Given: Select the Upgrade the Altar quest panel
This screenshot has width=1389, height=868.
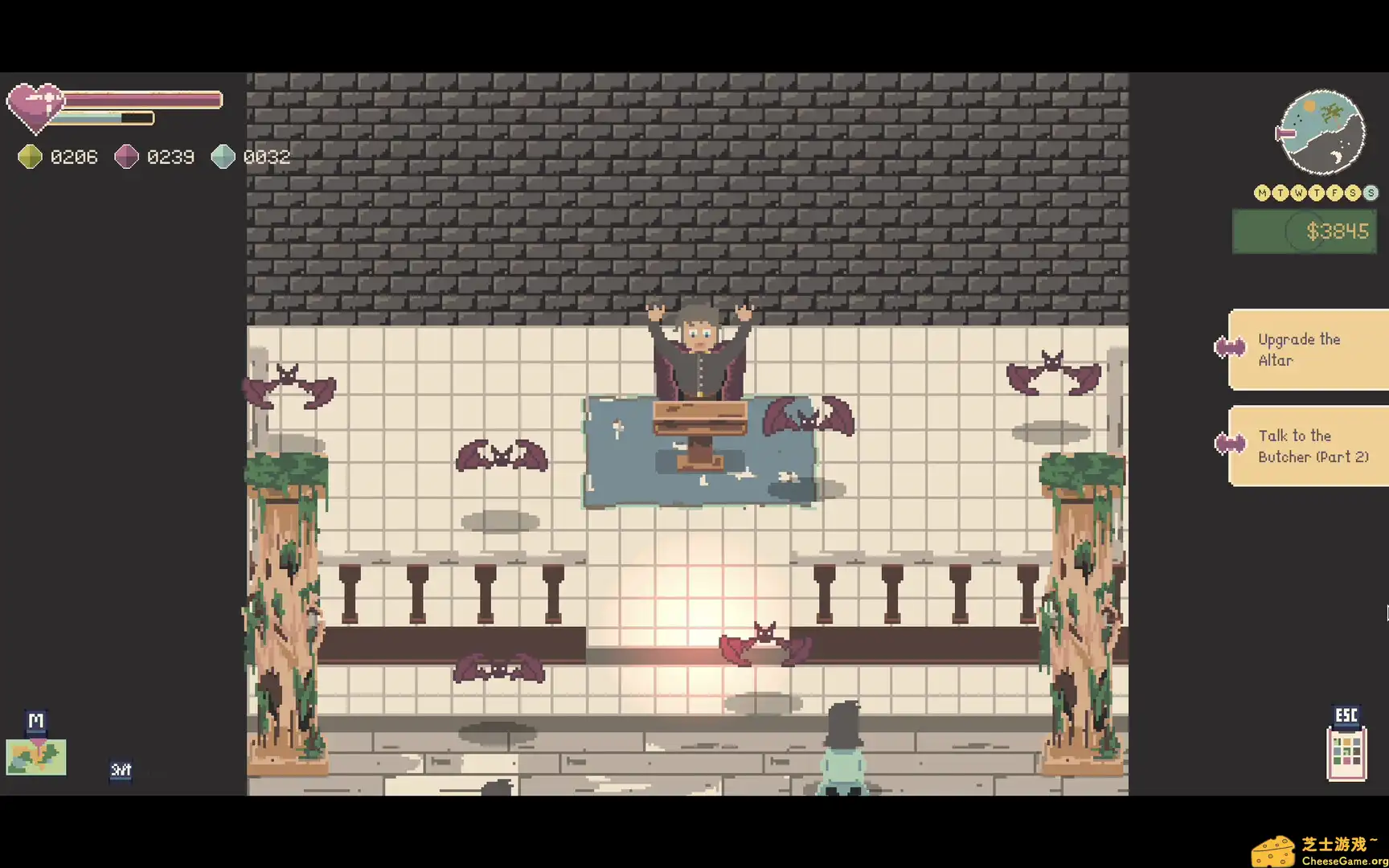Looking at the screenshot, I should pos(1318,350).
